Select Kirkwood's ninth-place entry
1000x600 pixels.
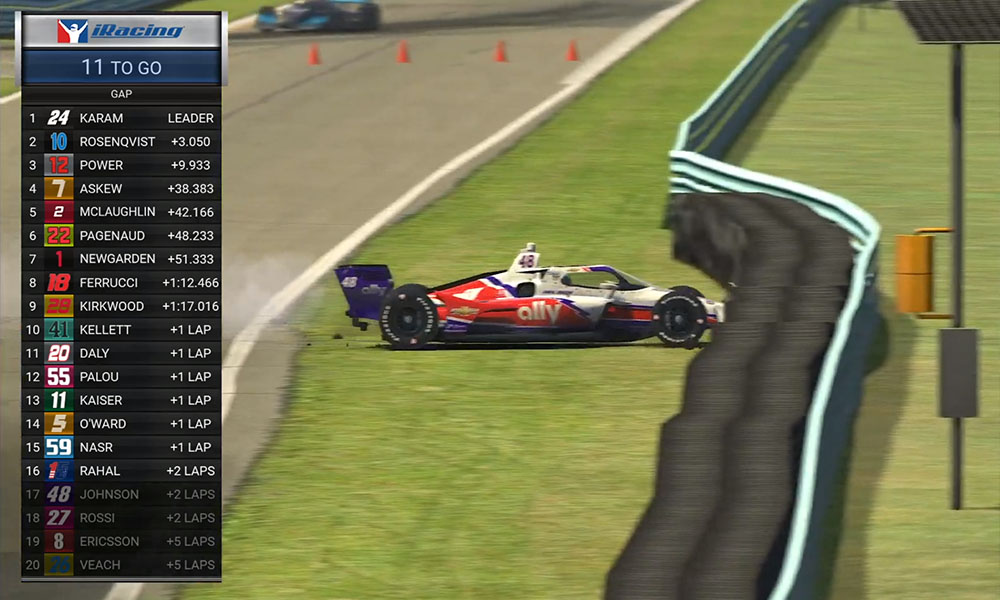pyautogui.click(x=121, y=306)
